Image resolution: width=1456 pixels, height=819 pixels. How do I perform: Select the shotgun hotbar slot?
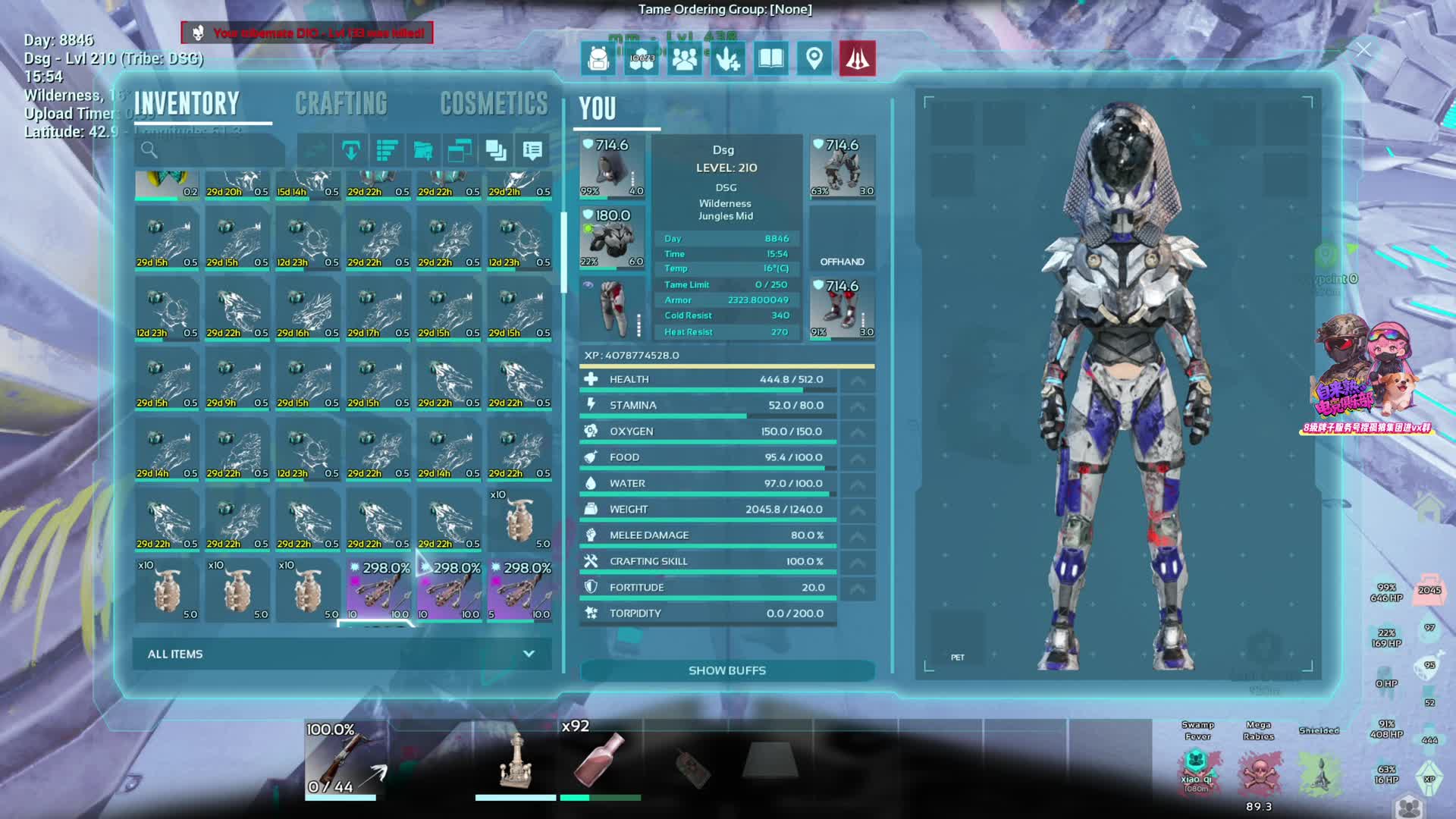click(341, 758)
